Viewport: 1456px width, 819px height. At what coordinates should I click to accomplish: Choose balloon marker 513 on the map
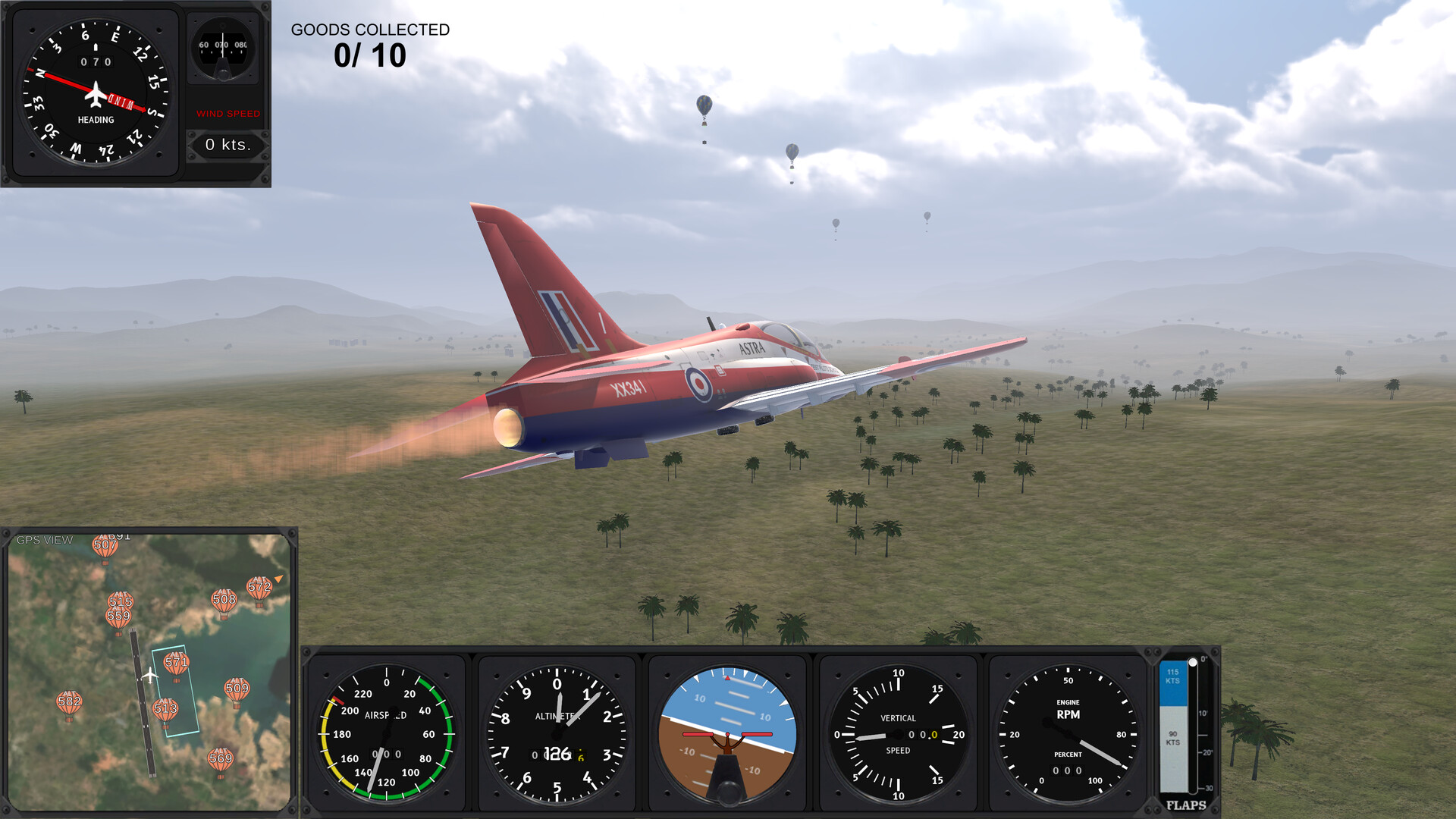point(165,711)
